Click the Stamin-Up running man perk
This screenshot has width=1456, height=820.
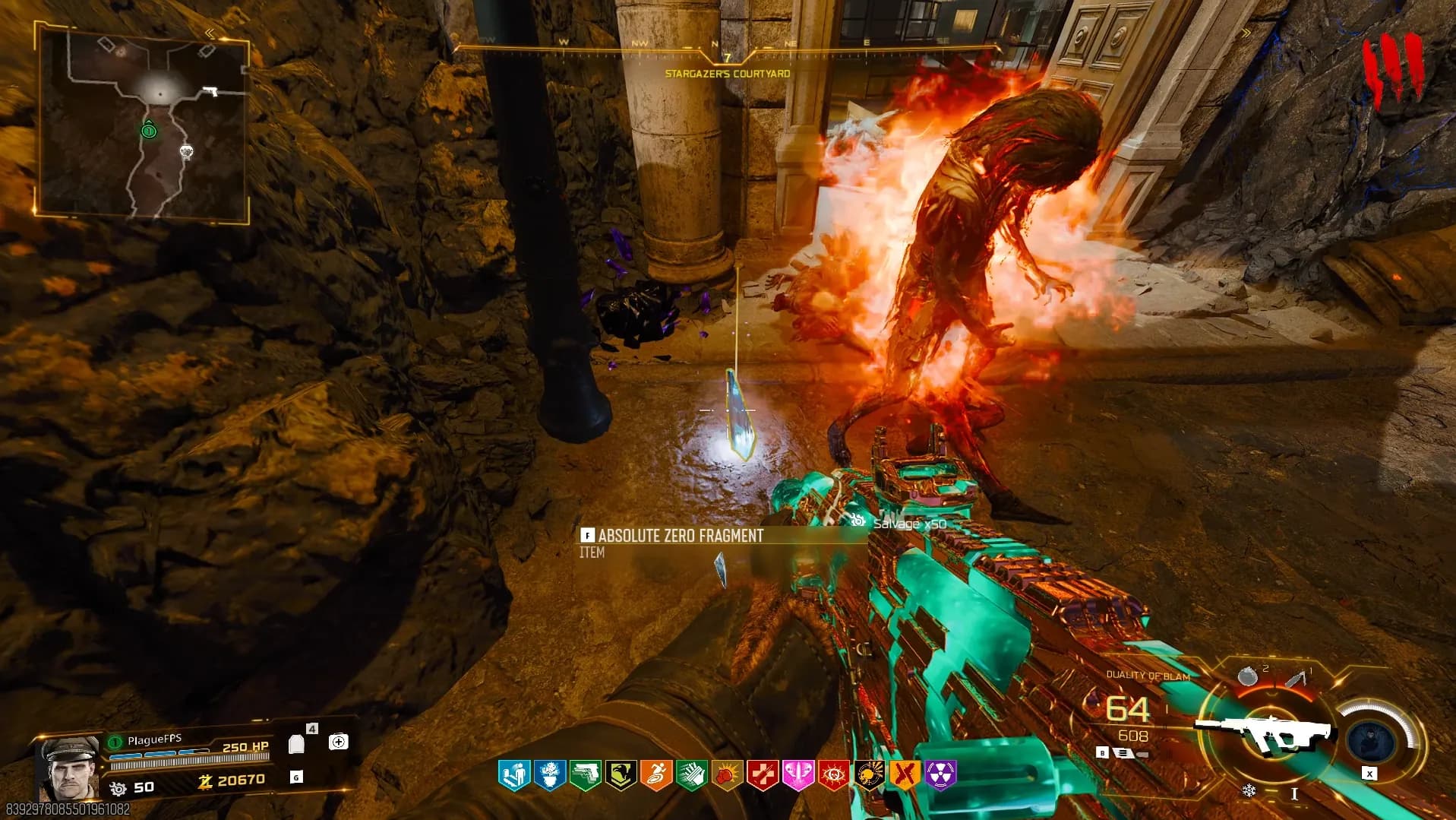pyautogui.click(x=656, y=775)
